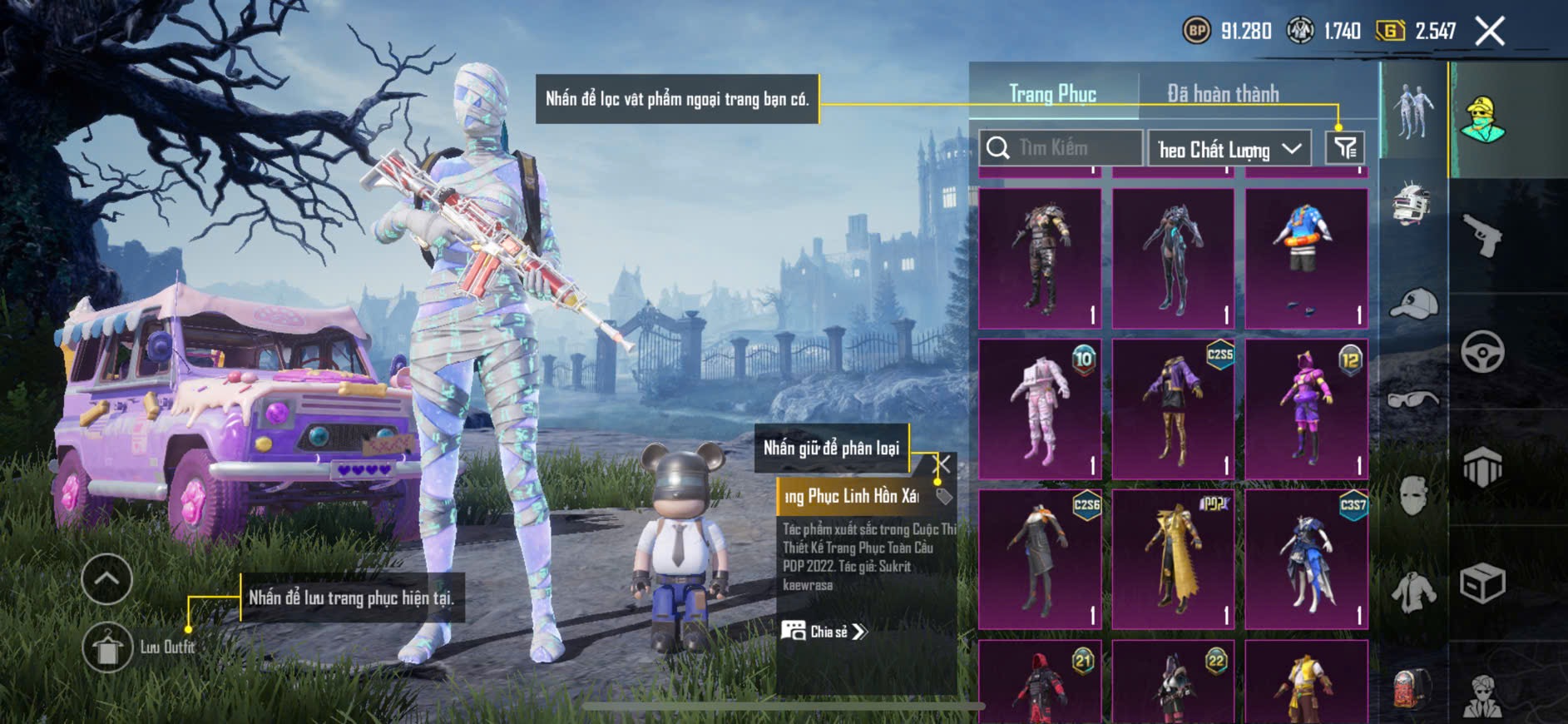Save the current outfit with Lưu Outfit
This screenshot has width=1568, height=724.
point(108,647)
